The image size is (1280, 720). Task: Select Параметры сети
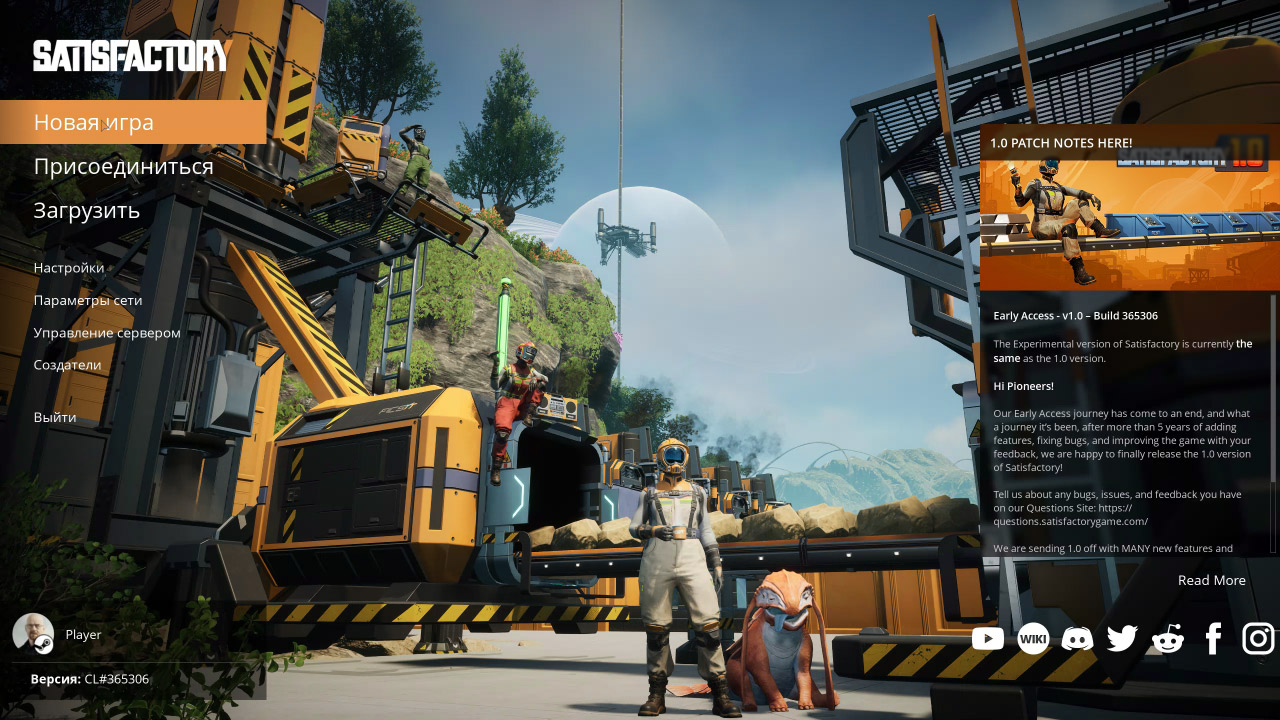(x=88, y=300)
